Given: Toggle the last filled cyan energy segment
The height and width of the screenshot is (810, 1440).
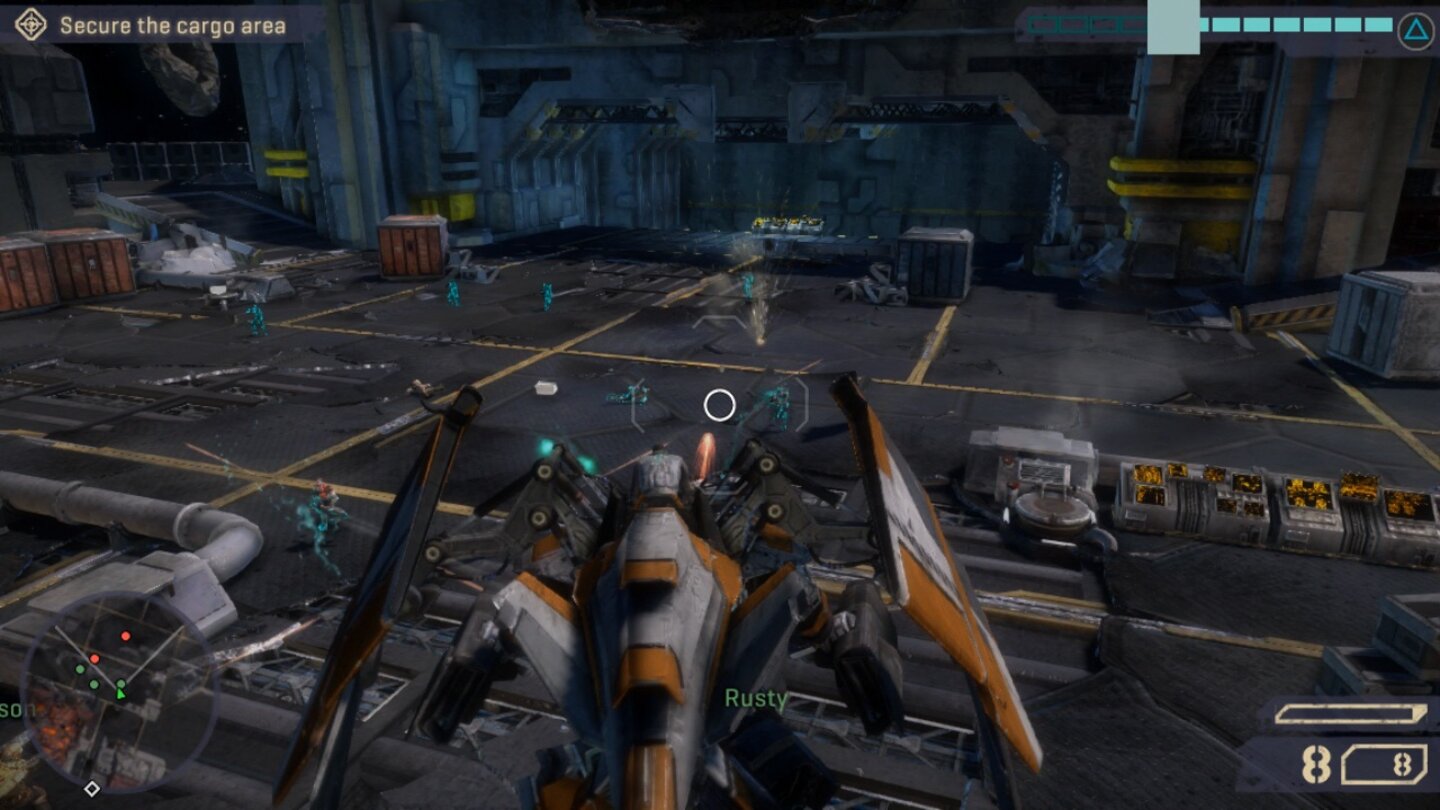Looking at the screenshot, I should 1378,25.
